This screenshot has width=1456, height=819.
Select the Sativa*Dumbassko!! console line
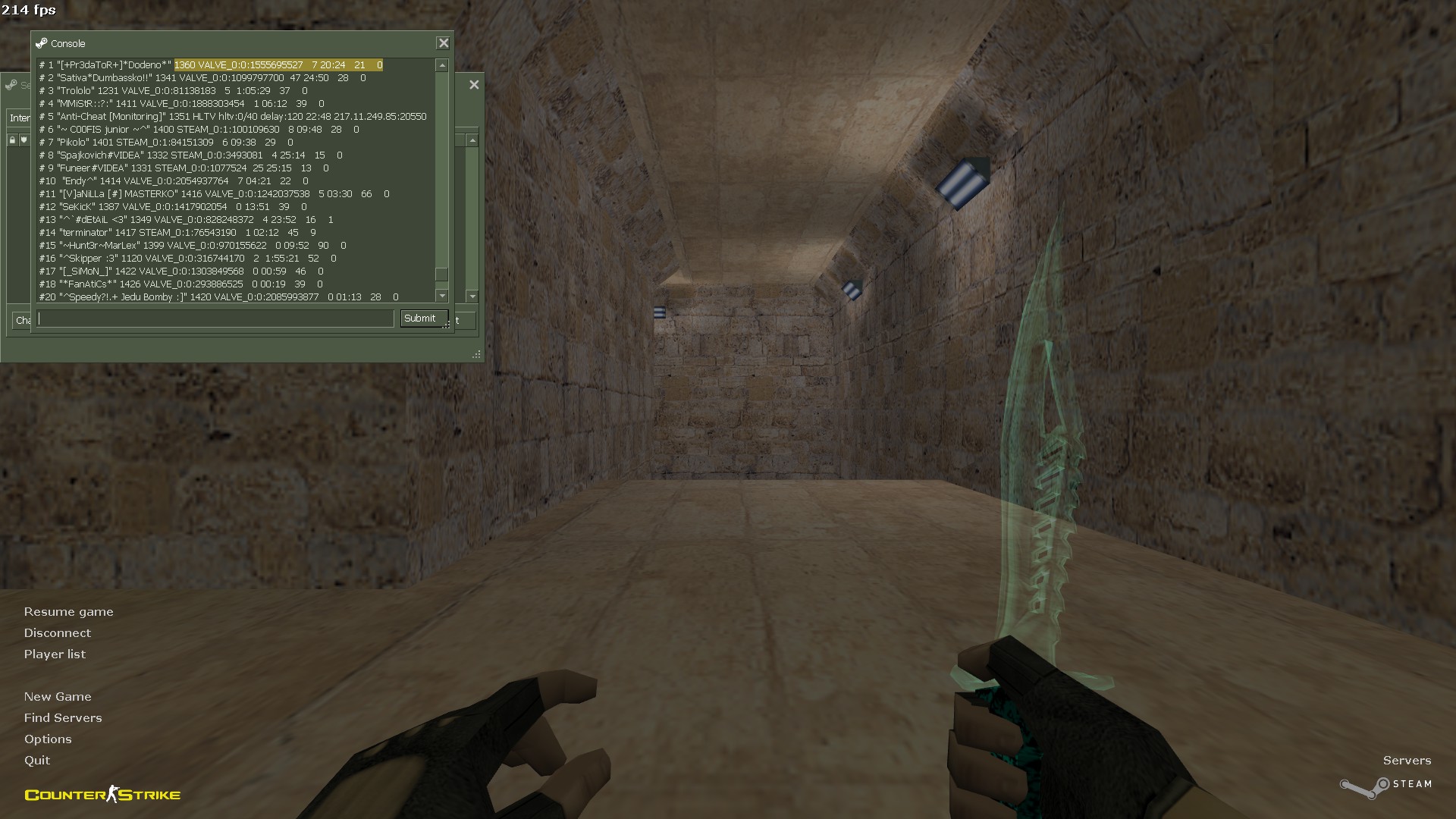(202, 78)
